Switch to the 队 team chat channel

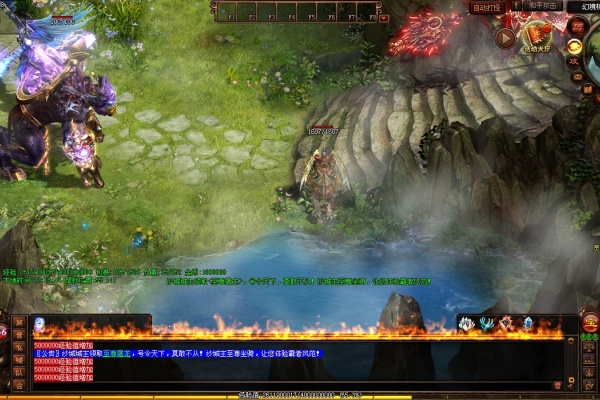tap(19, 371)
